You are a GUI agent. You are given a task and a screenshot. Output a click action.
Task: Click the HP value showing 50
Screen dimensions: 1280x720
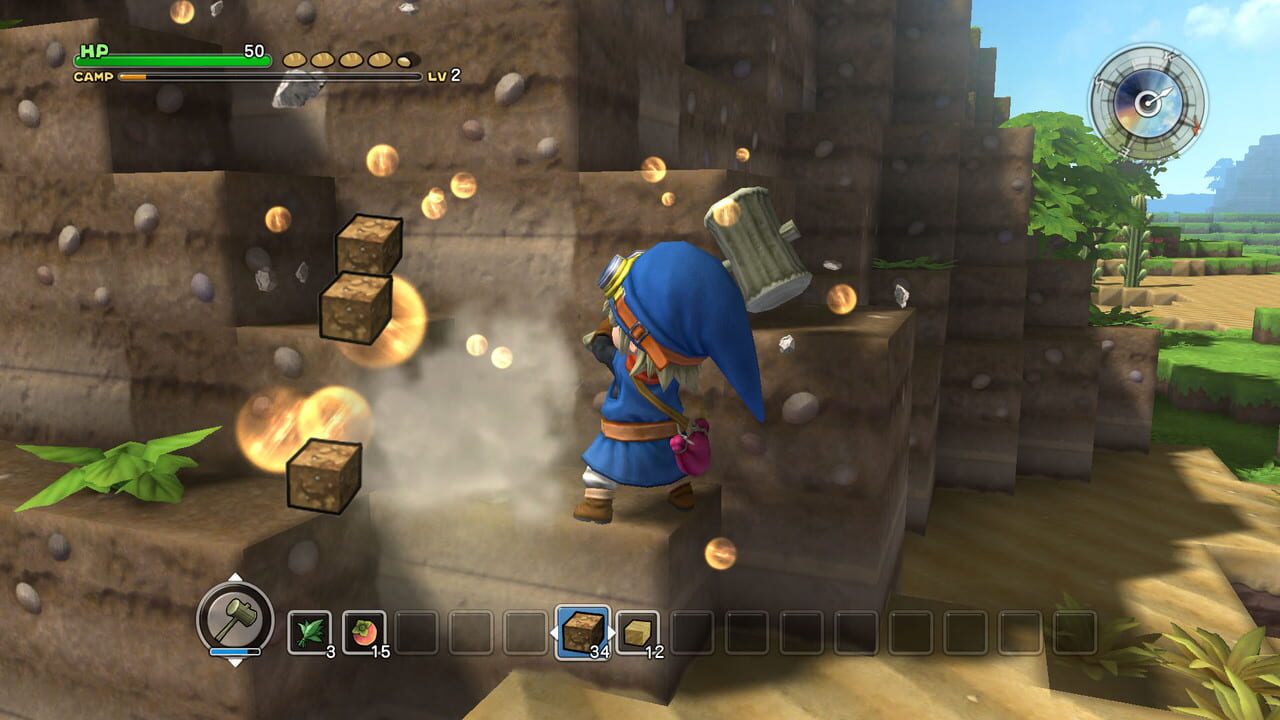(x=253, y=50)
